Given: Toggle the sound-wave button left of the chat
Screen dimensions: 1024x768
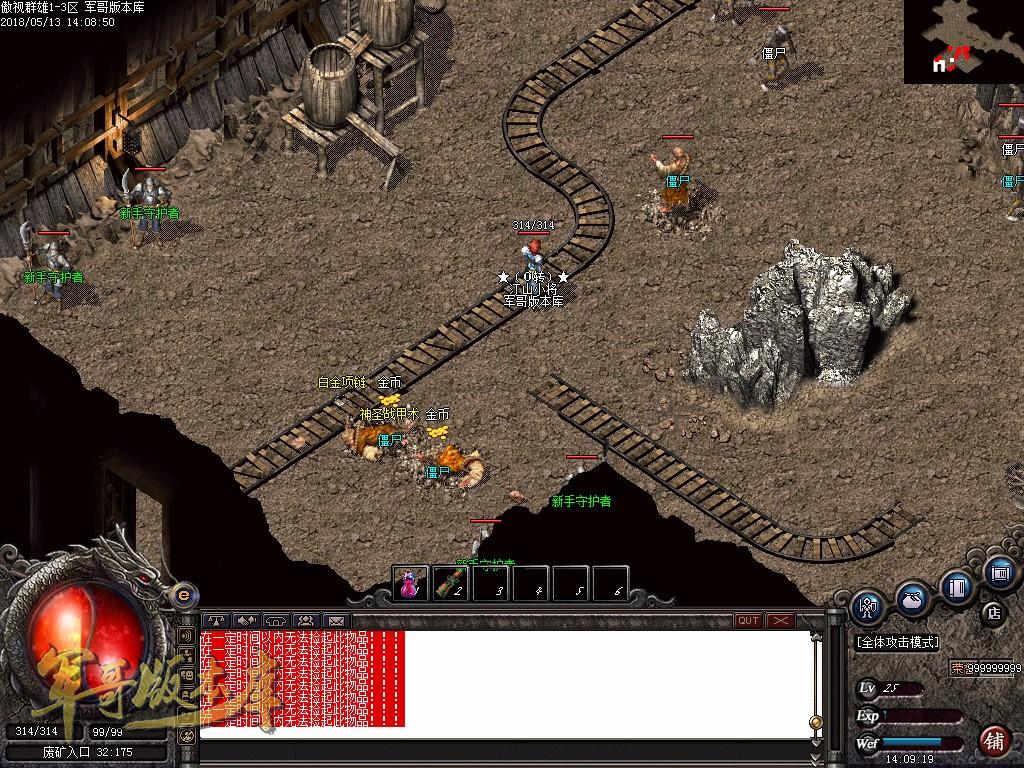Looking at the screenshot, I should (186, 635).
